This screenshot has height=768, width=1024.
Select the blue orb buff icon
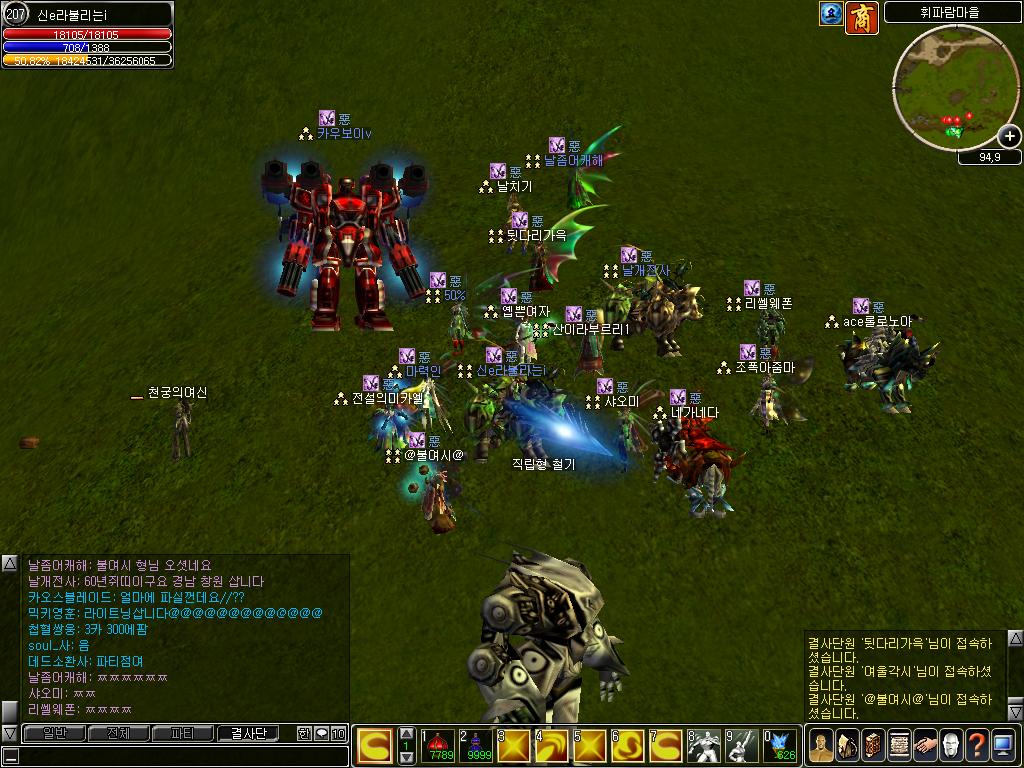tap(831, 14)
